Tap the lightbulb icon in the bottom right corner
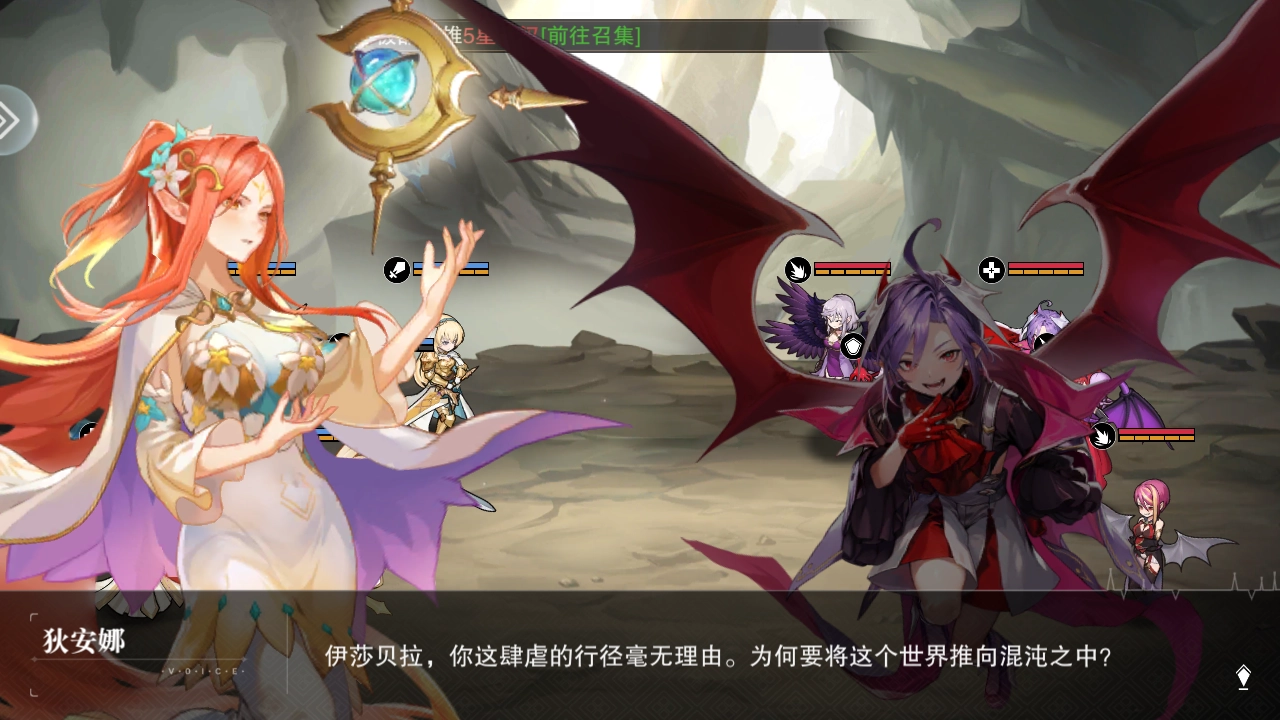This screenshot has width=1280, height=720. [x=1243, y=676]
